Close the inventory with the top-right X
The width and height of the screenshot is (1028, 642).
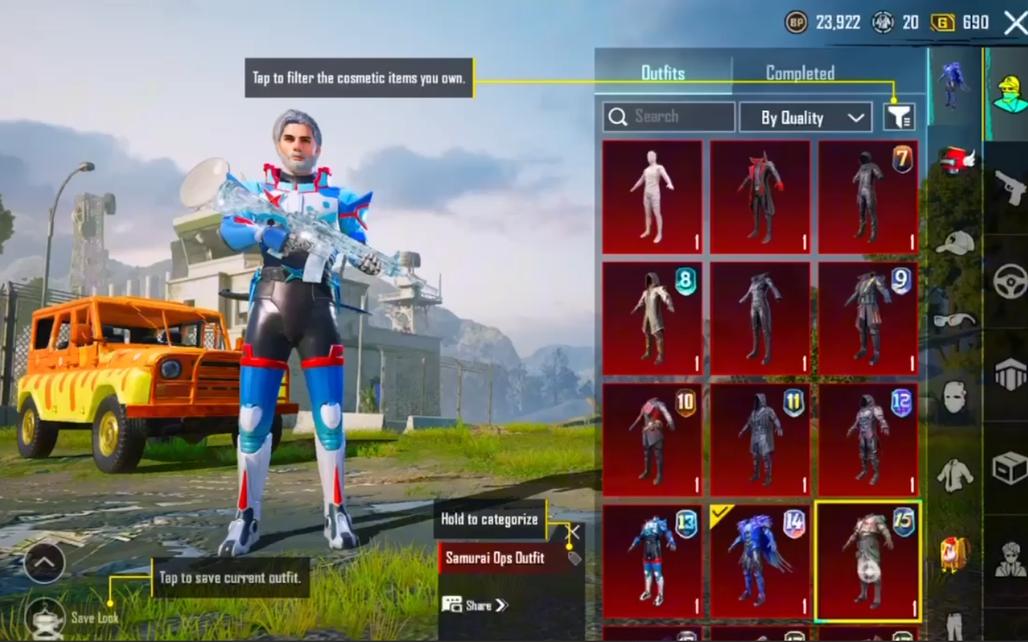point(1014,23)
